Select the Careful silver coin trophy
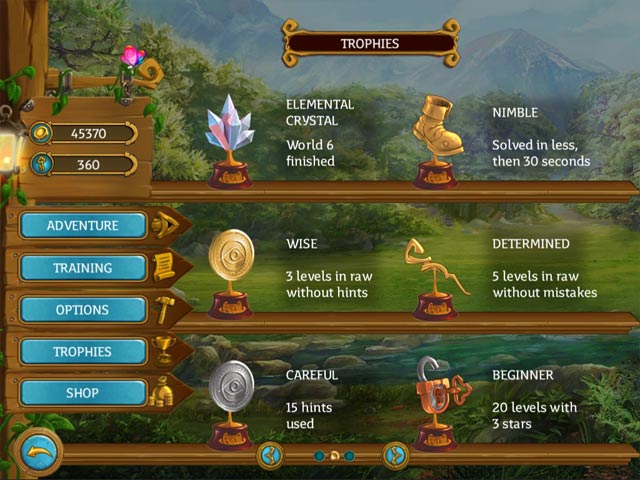This screenshot has height=480, width=640. click(x=230, y=398)
